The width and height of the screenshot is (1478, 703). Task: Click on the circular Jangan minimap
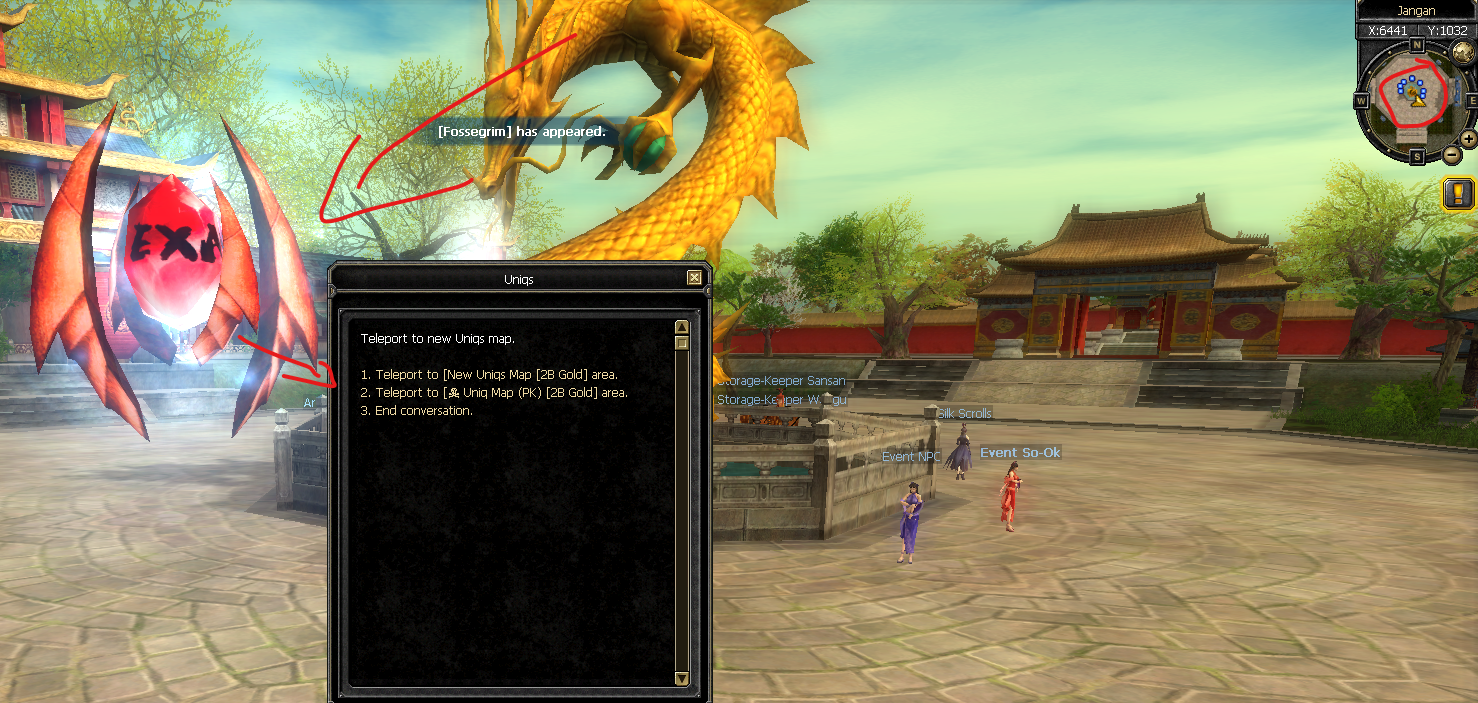pyautogui.click(x=1416, y=99)
